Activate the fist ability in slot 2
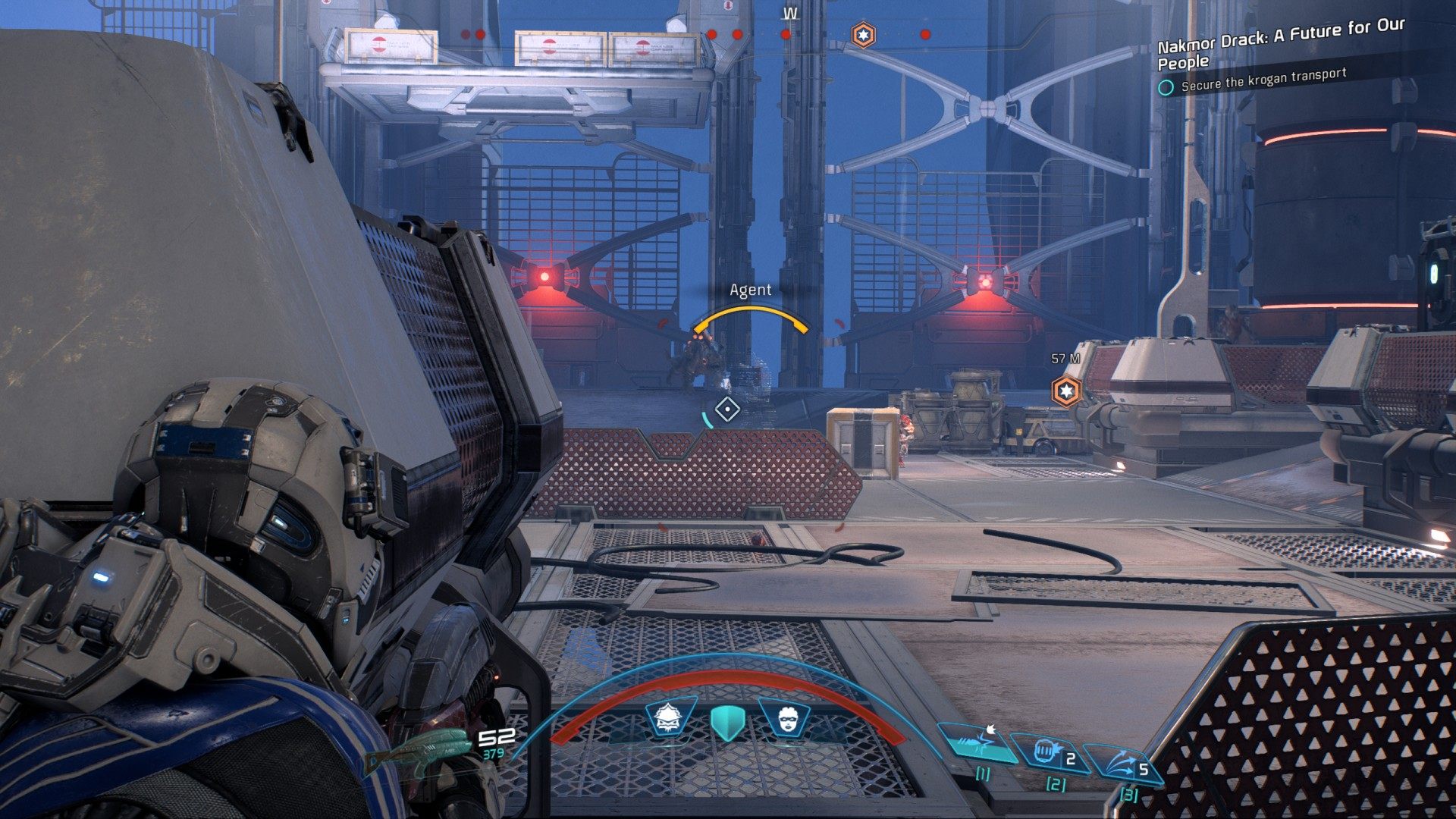This screenshot has height=819, width=1456. [1050, 753]
